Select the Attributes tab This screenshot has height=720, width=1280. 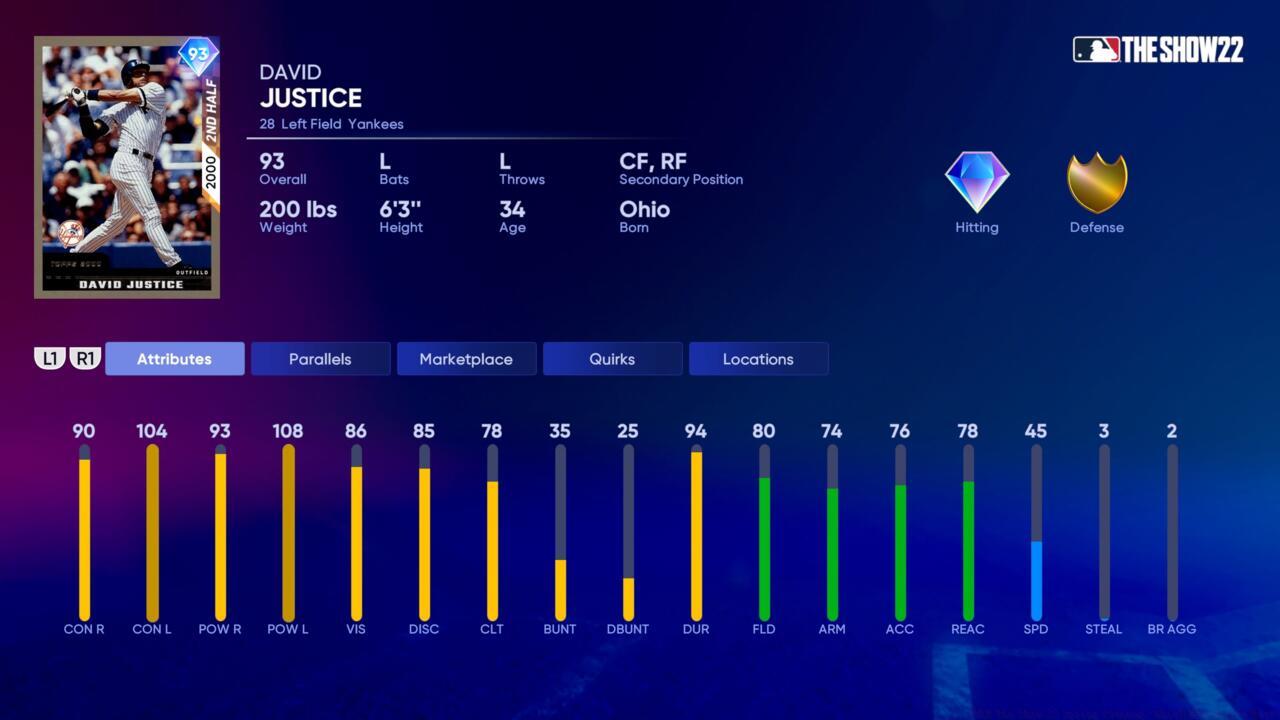coord(174,358)
